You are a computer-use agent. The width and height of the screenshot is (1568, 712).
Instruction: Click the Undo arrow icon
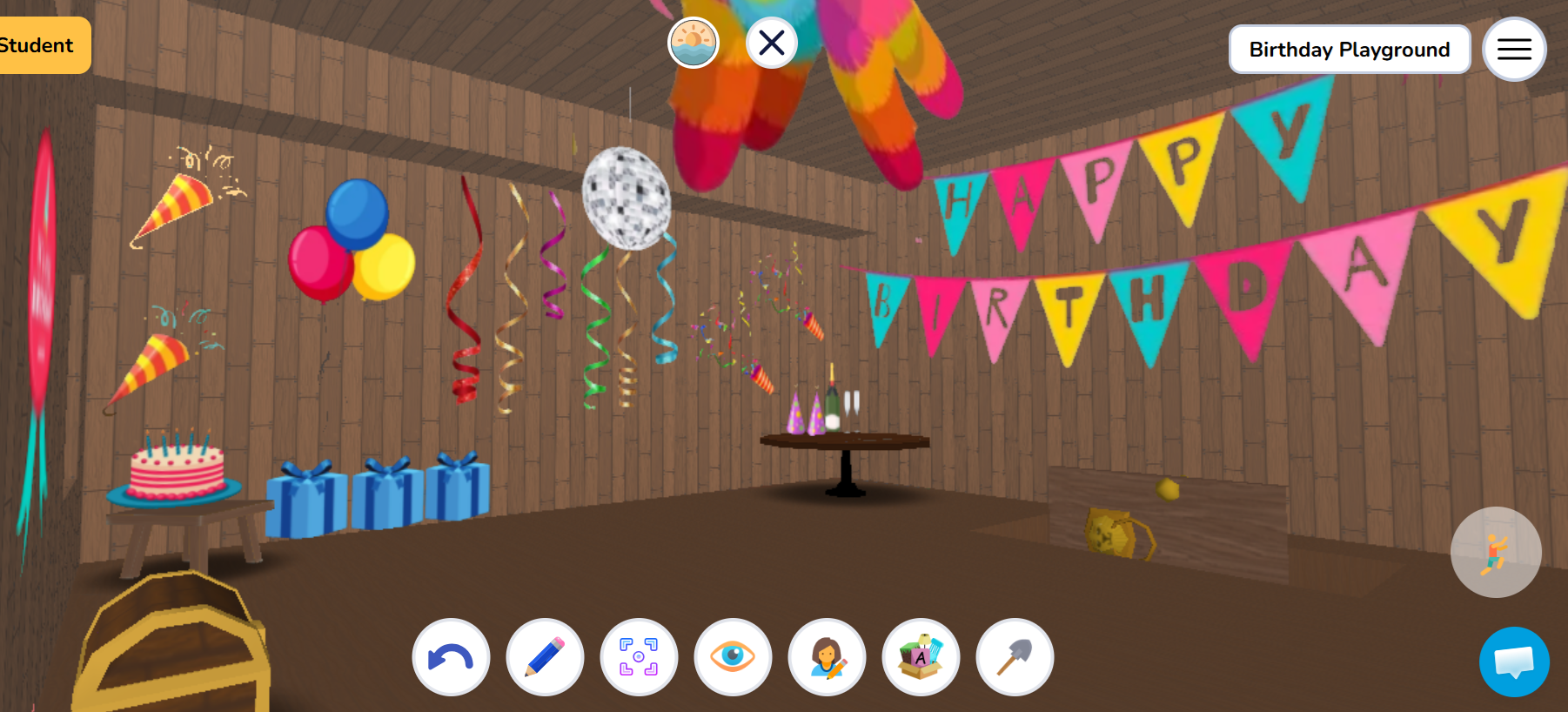450,658
